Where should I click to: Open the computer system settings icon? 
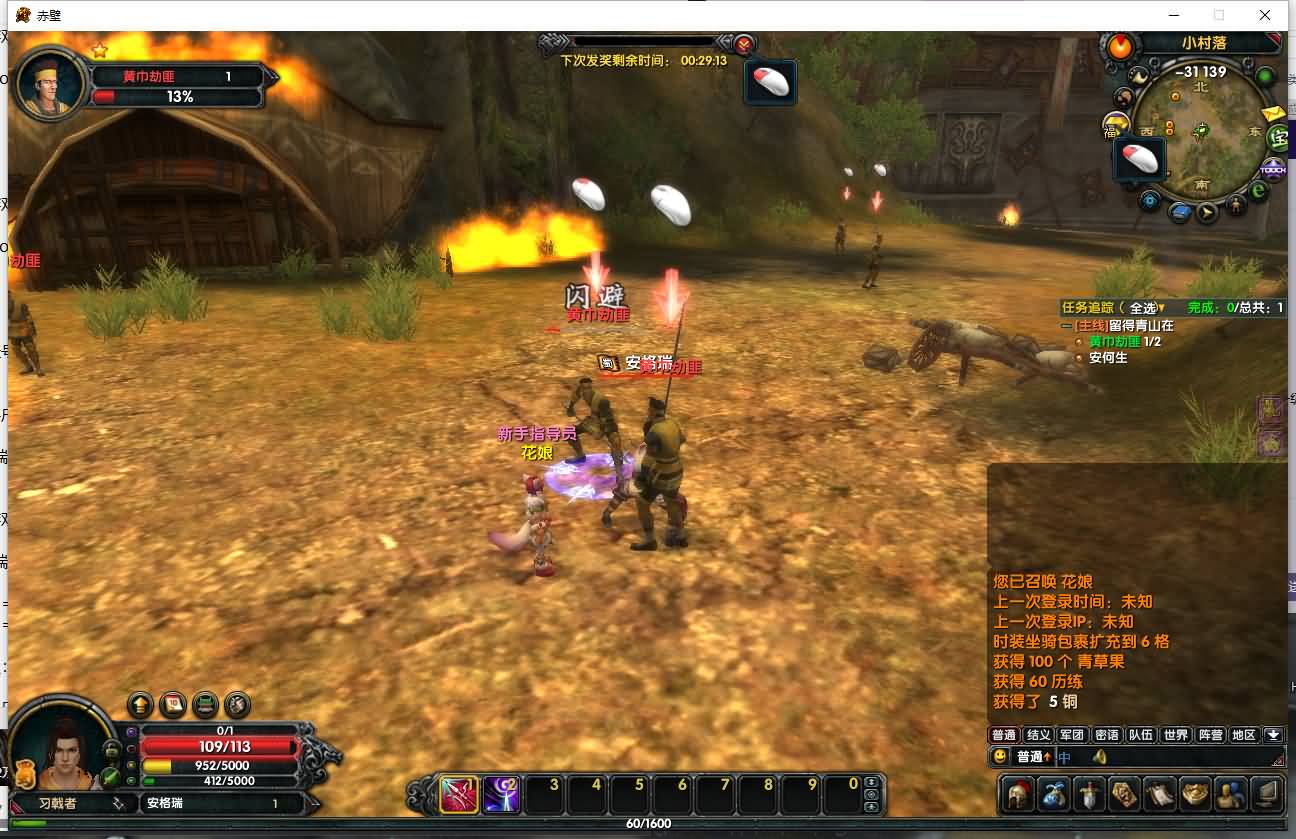(1267, 795)
